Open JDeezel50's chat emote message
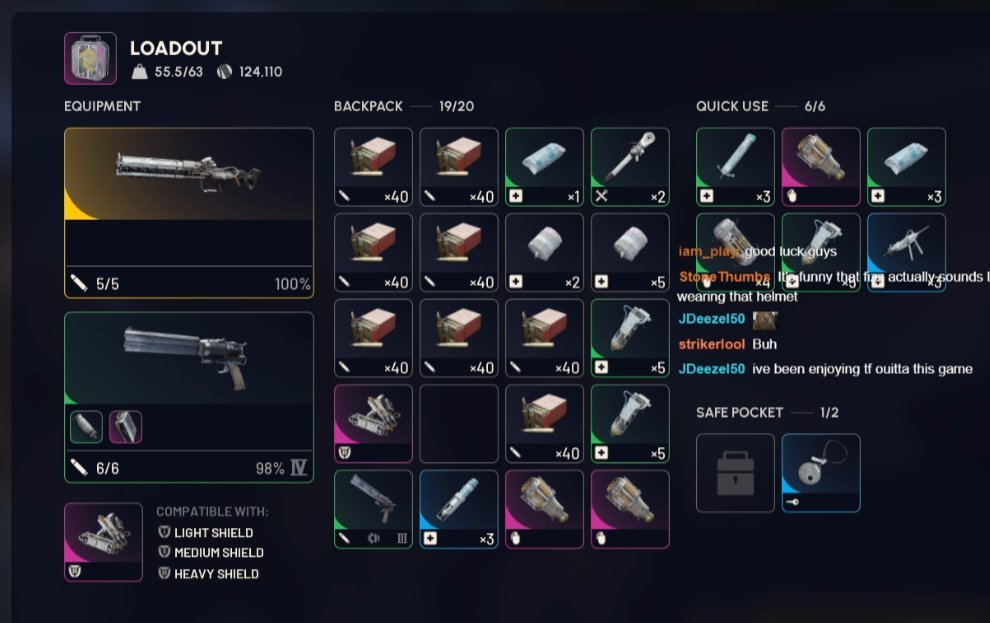This screenshot has width=990, height=623. 766,320
